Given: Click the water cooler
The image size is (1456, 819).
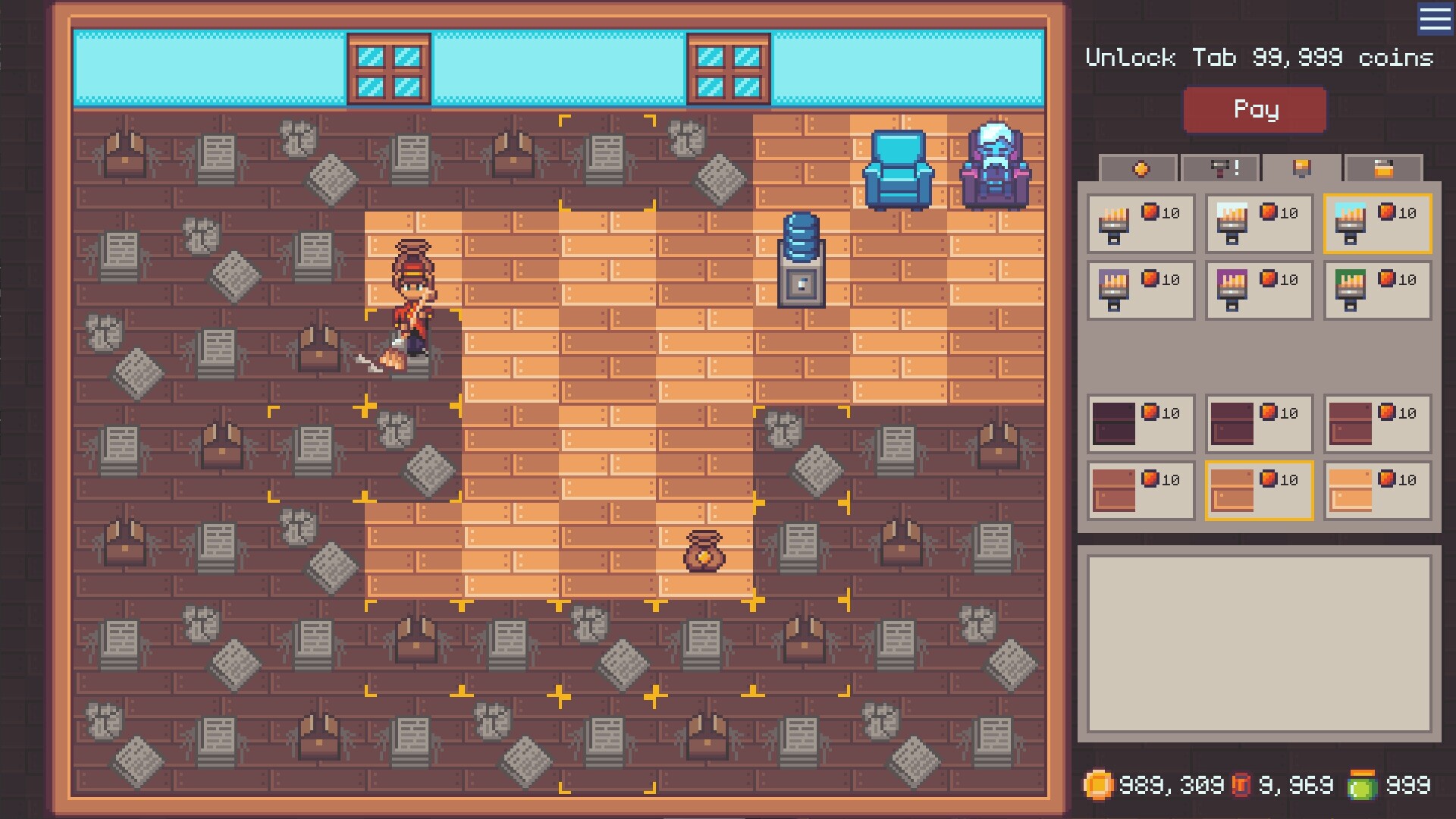Looking at the screenshot, I should pos(800,258).
